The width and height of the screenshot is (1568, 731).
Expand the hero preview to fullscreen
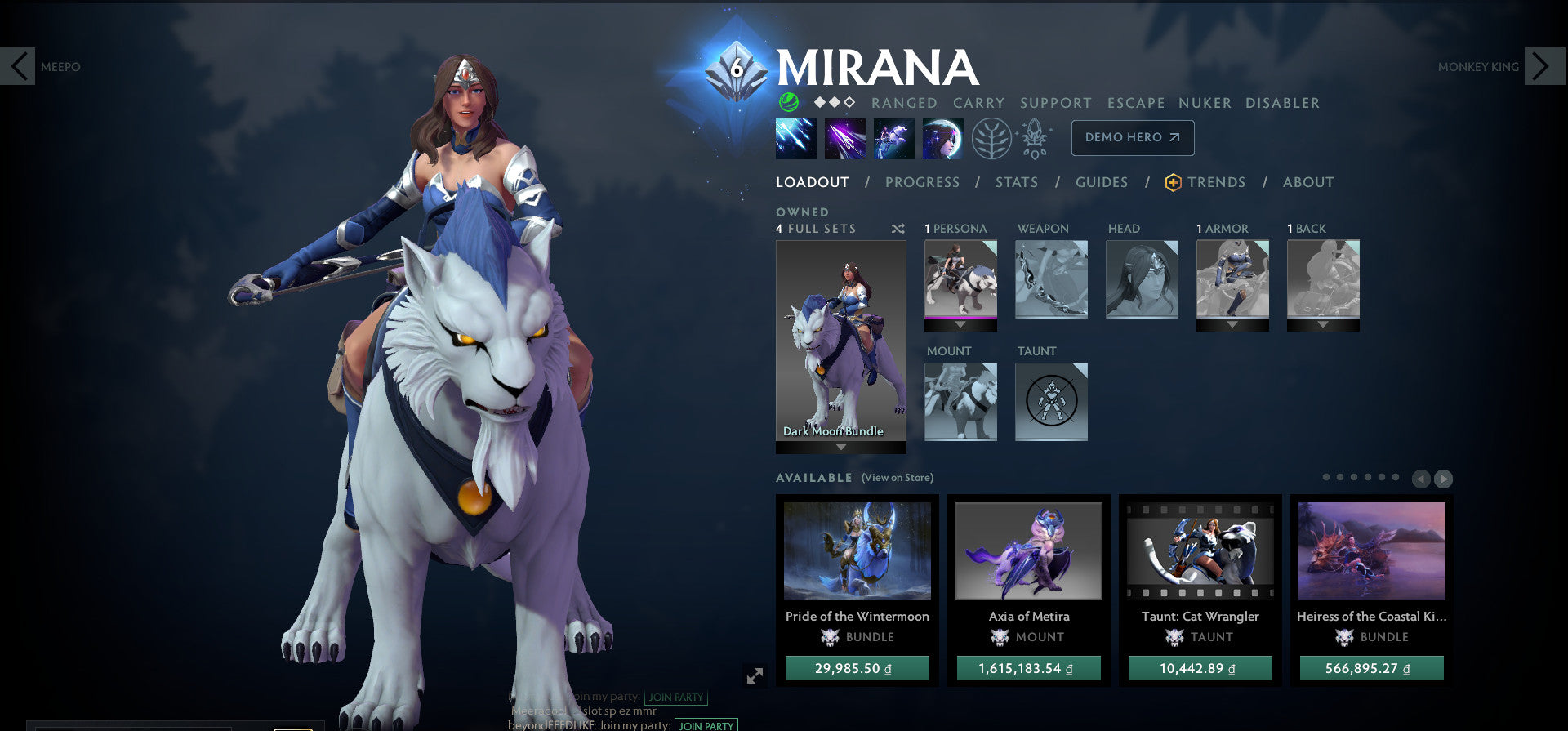755,674
